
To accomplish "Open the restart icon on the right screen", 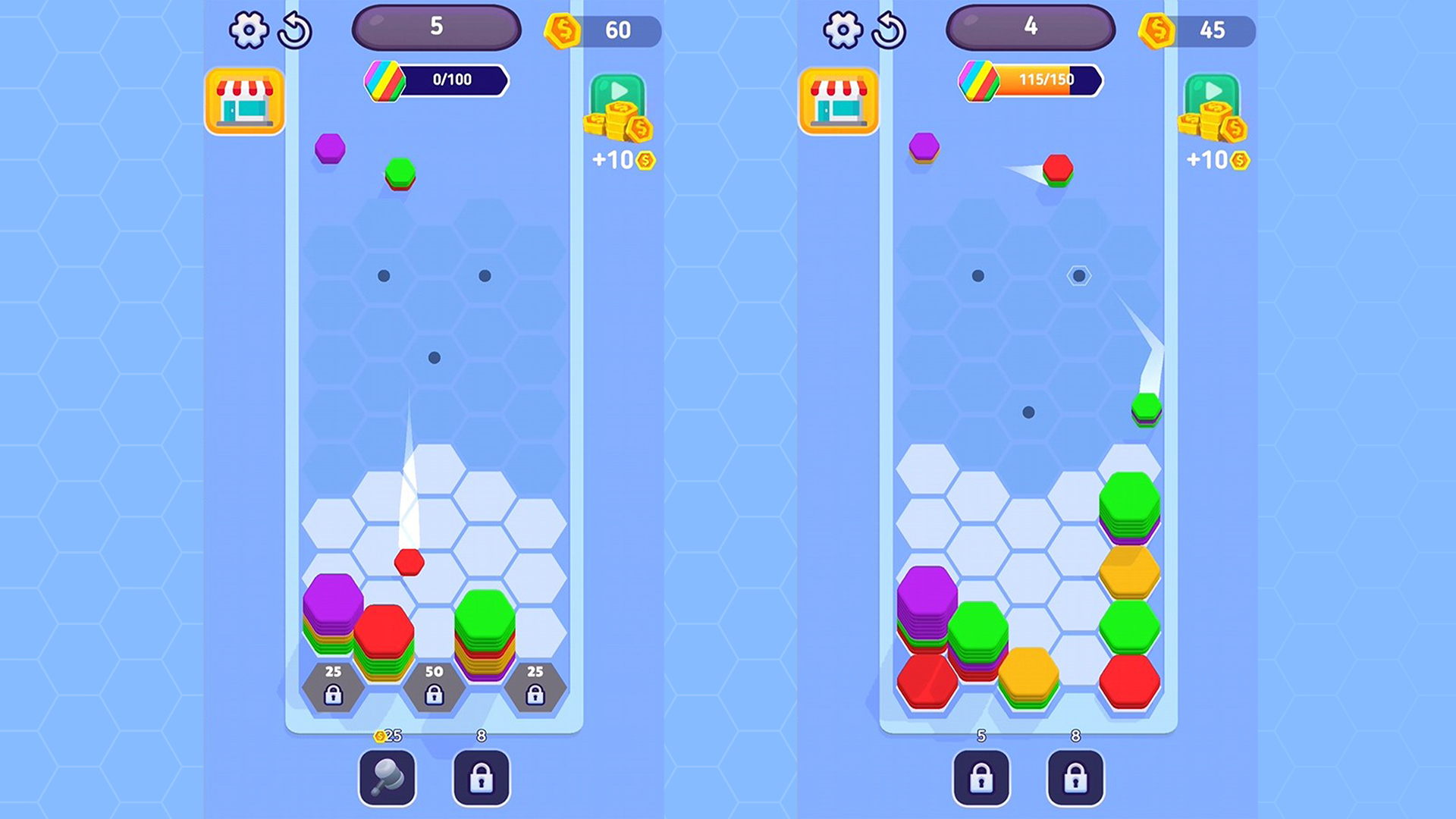I will (890, 30).
